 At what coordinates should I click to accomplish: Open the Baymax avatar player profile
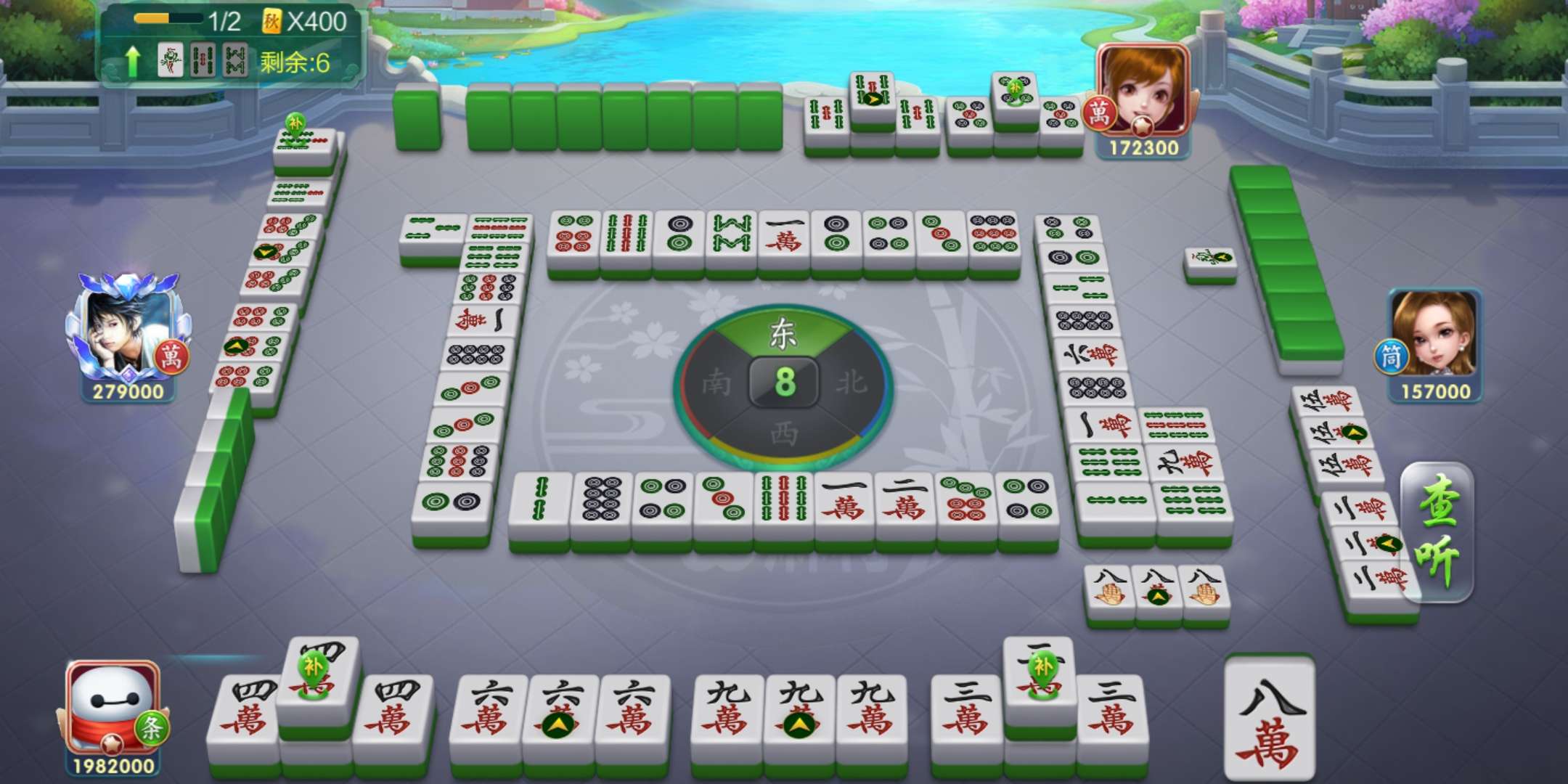[113, 708]
